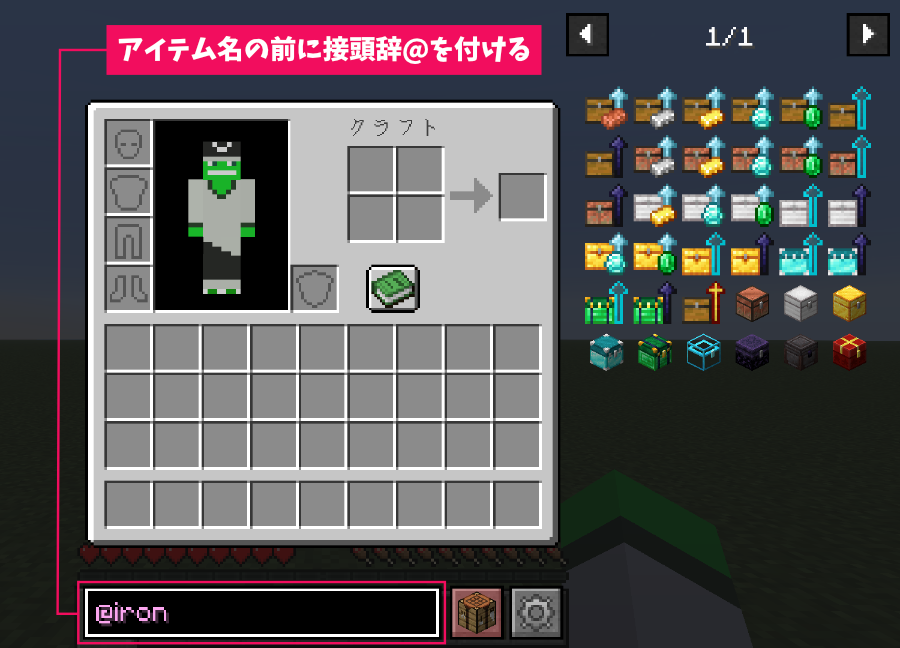The width and height of the screenshot is (900, 648).
Task: Select the empty chestplate armor slot
Action: pyautogui.click(x=129, y=192)
